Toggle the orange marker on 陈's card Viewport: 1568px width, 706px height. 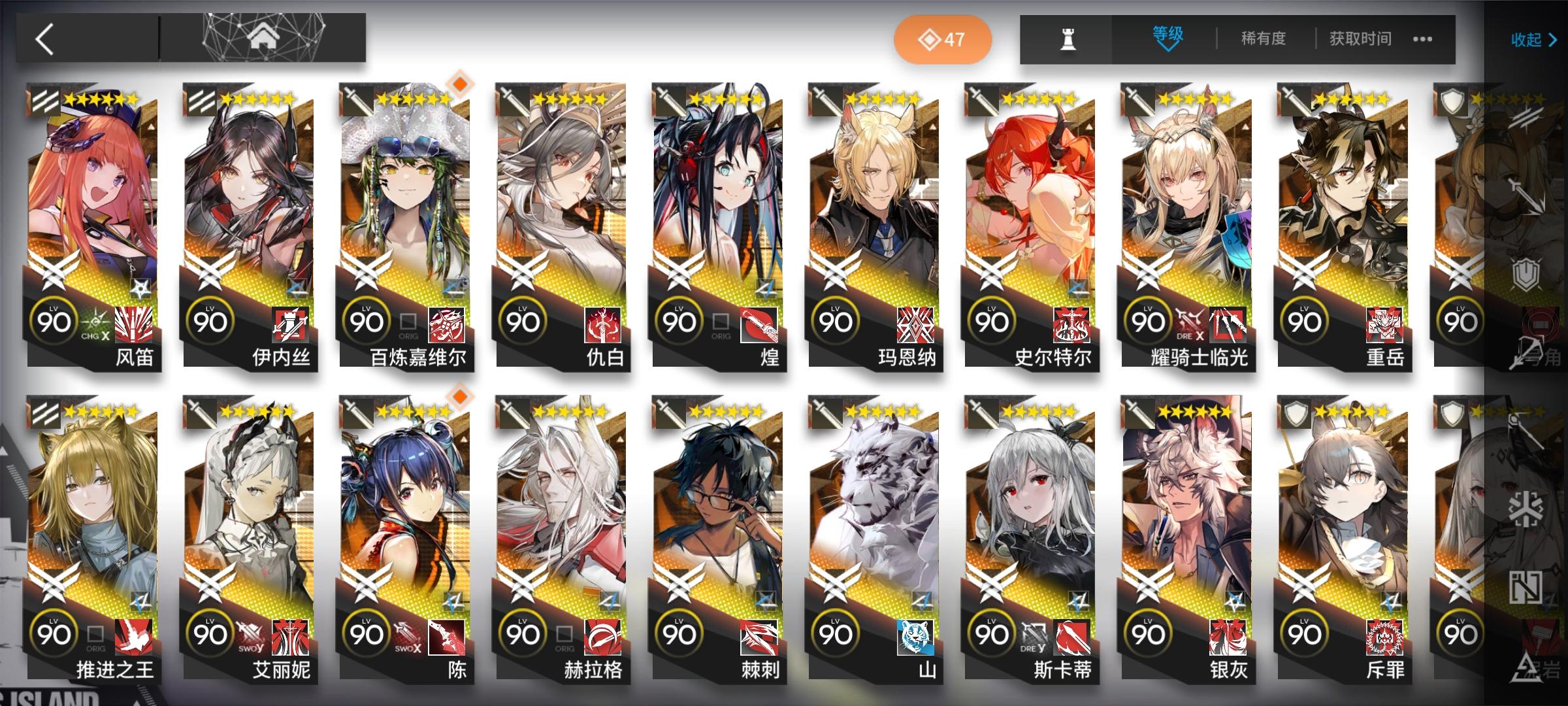click(x=459, y=397)
